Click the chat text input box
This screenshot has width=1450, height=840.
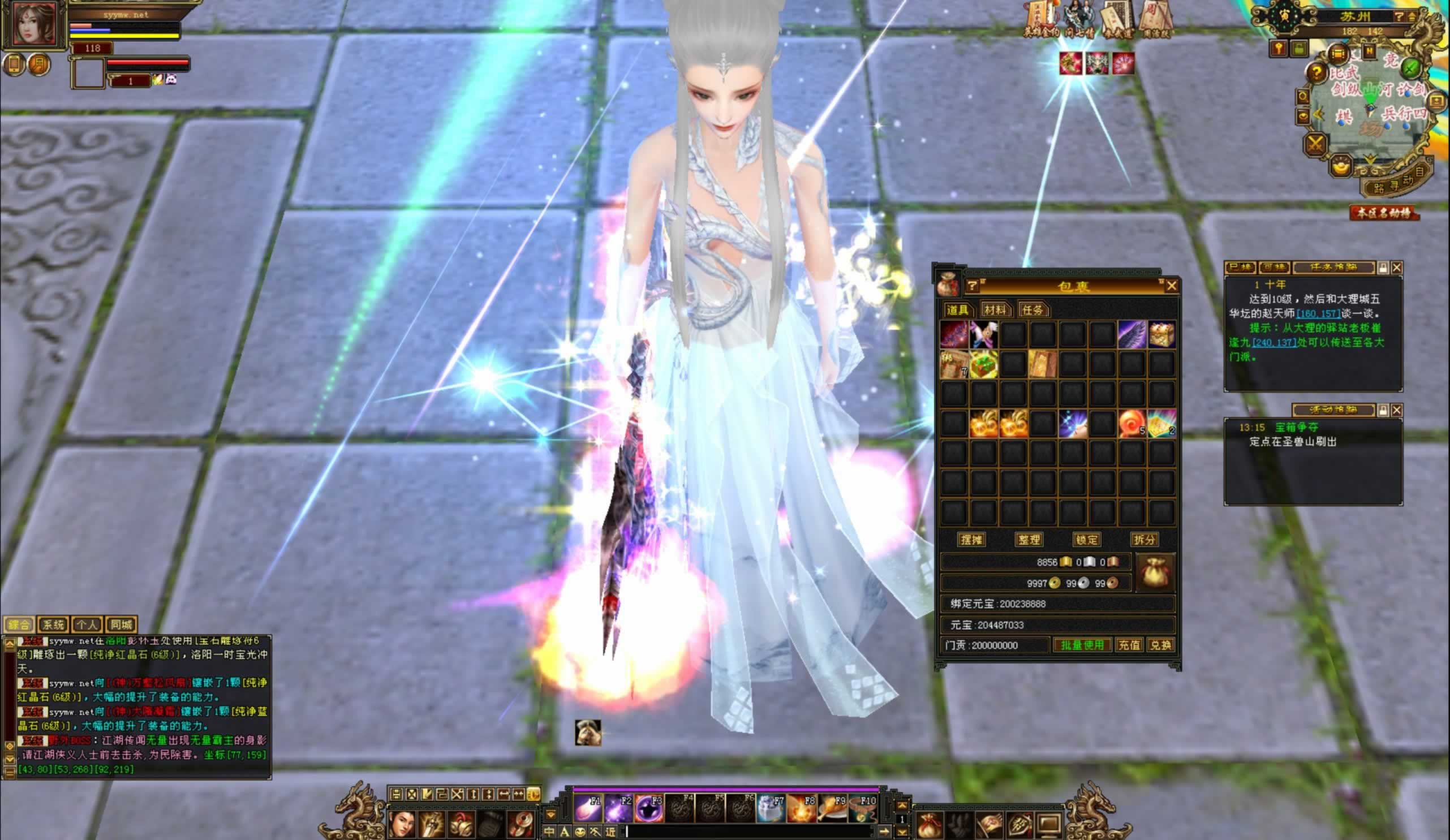pyautogui.click(x=748, y=832)
